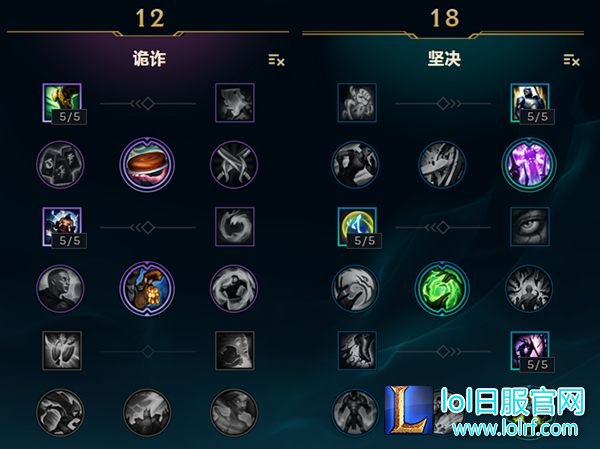Select the biscuit Secret Stash mastery
The image size is (600, 449).
[x=147, y=162]
